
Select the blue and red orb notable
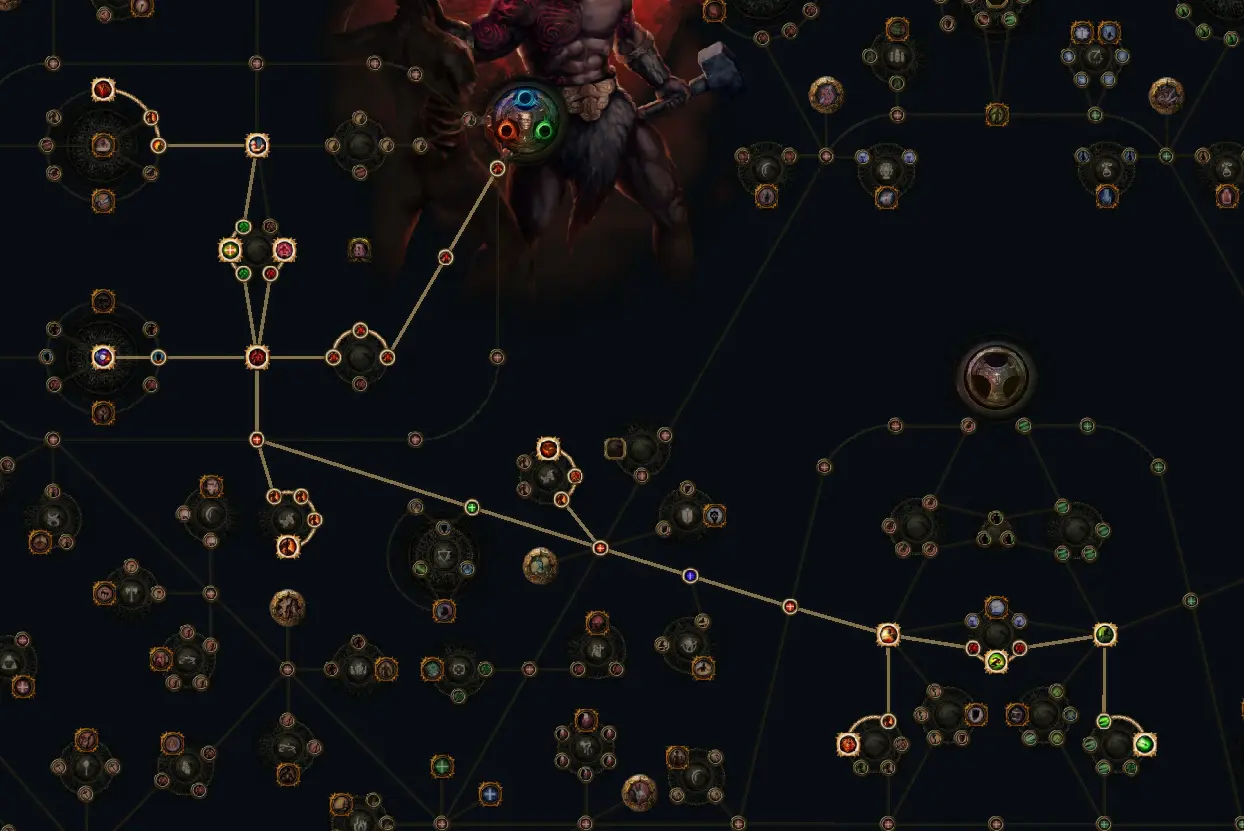102,357
